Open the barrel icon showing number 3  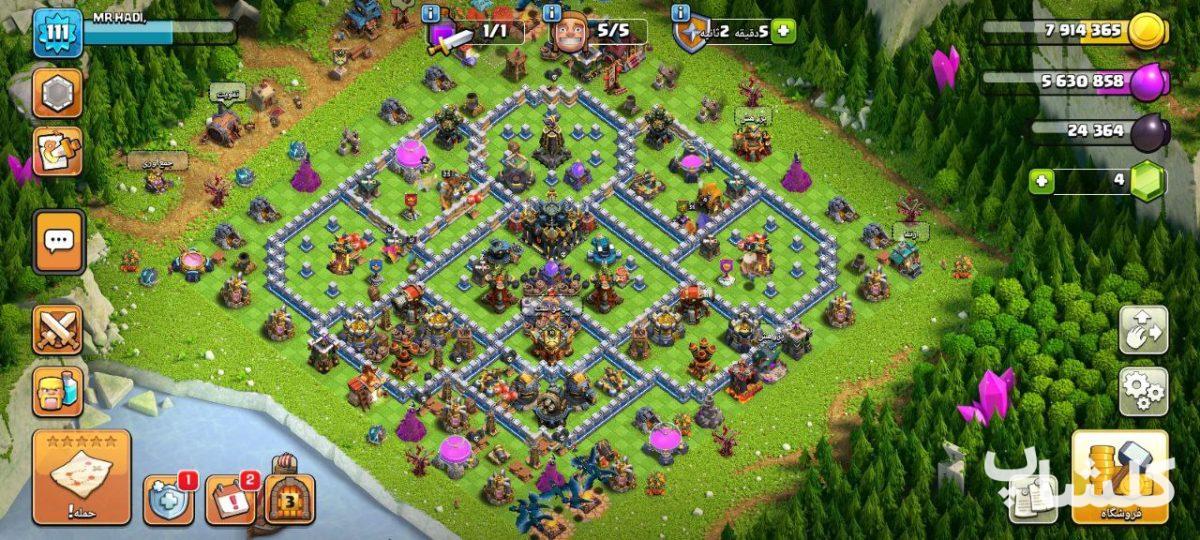290,498
